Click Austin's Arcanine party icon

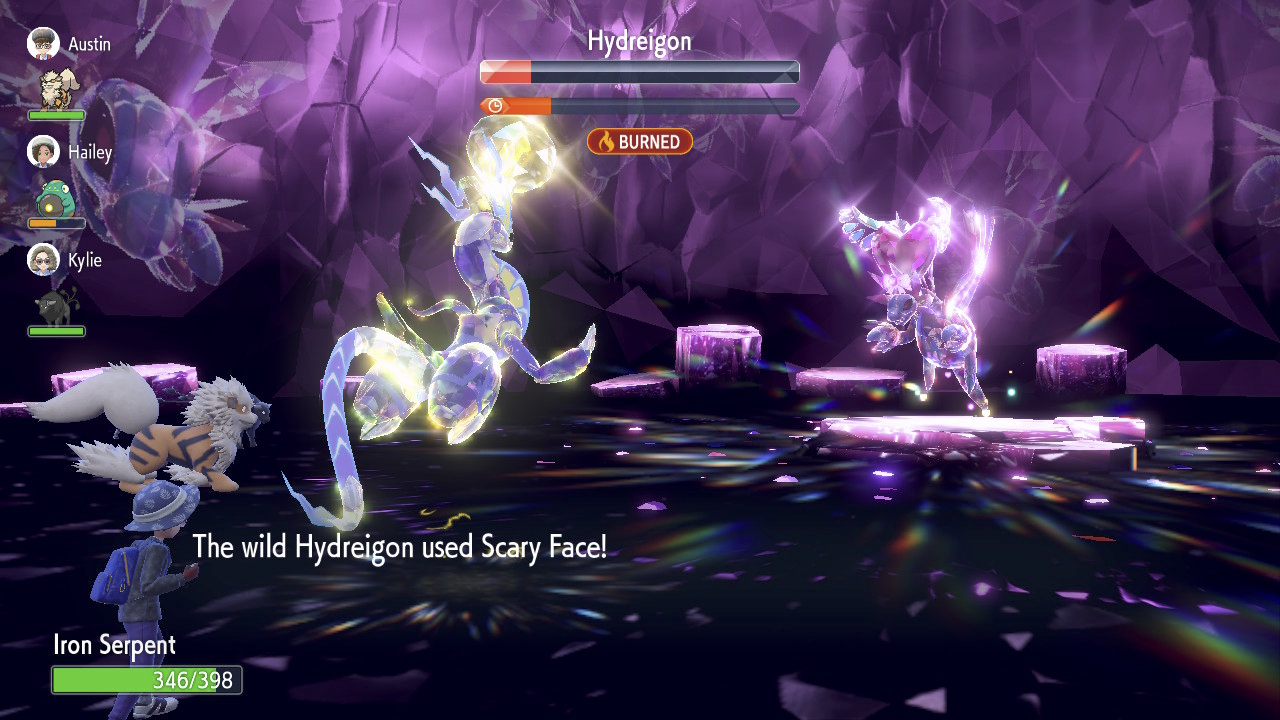click(56, 88)
